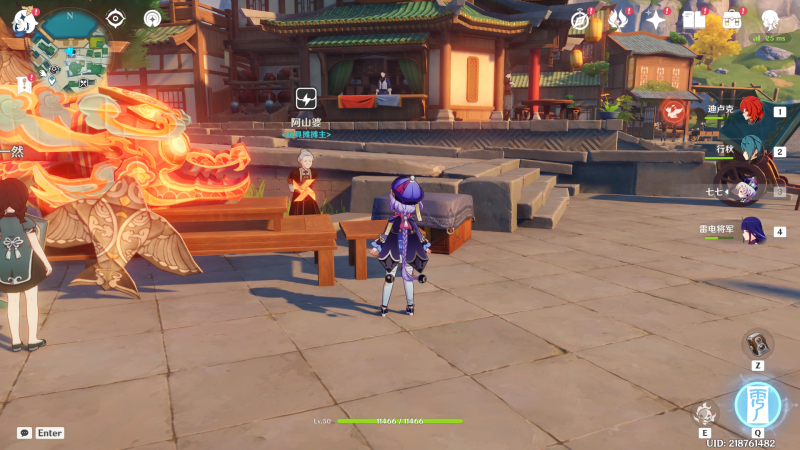The width and height of the screenshot is (800, 450).
Task: Click the red bird elemental burst indicator
Action: (674, 112)
